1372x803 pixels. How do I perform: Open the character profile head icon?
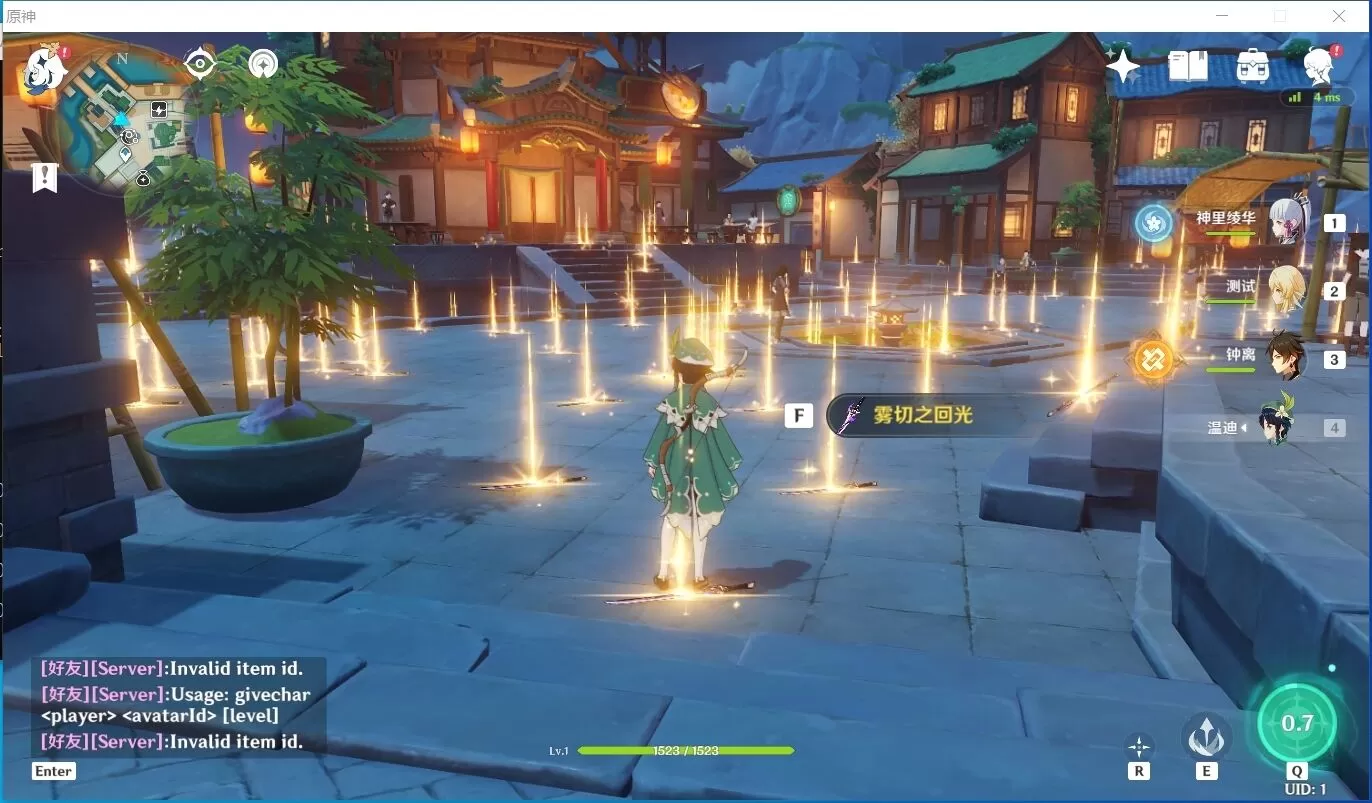pos(1319,66)
